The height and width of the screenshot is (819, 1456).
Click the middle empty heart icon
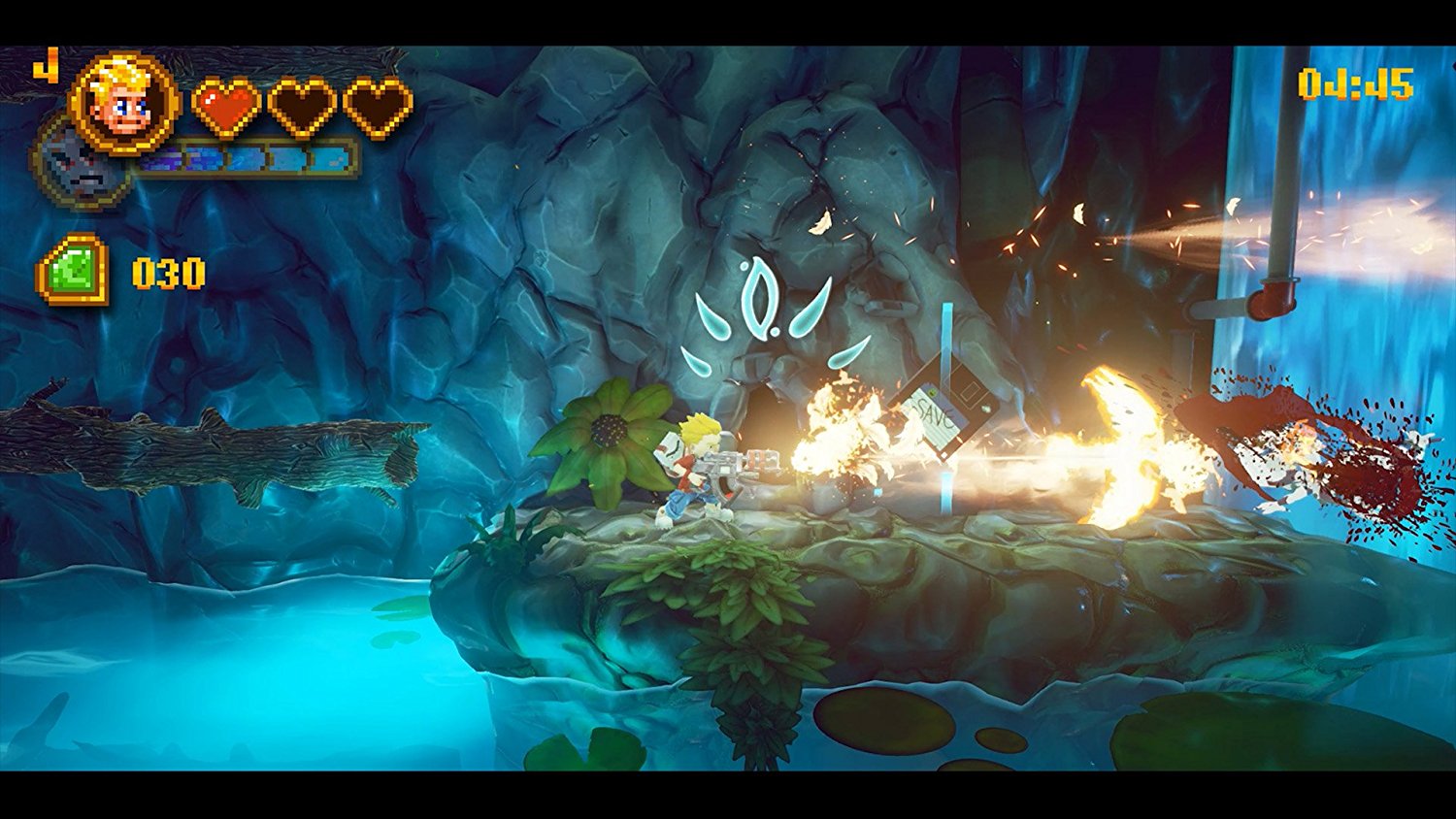click(x=302, y=108)
